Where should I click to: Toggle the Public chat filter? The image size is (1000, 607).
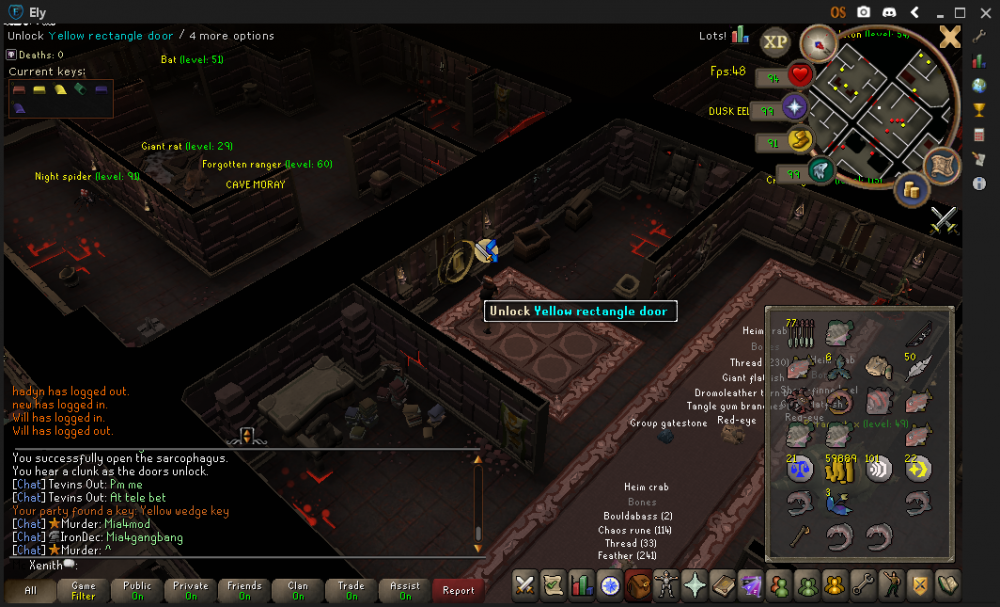(x=137, y=590)
